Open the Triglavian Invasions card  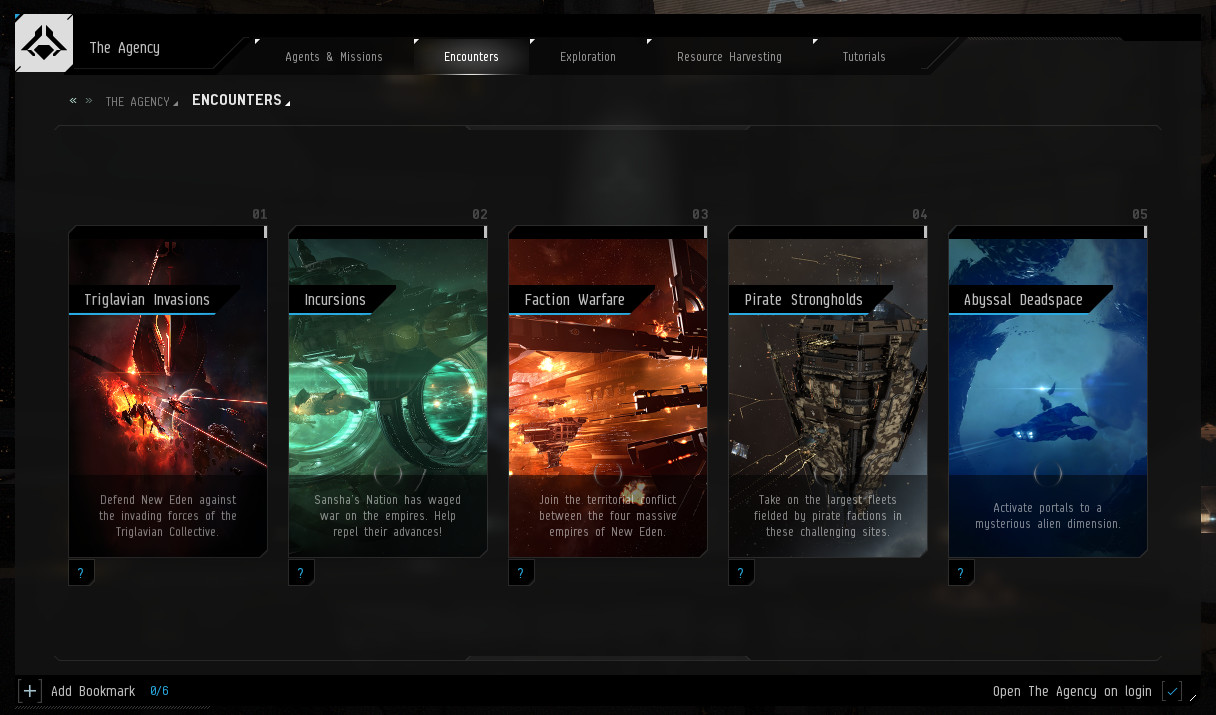168,390
